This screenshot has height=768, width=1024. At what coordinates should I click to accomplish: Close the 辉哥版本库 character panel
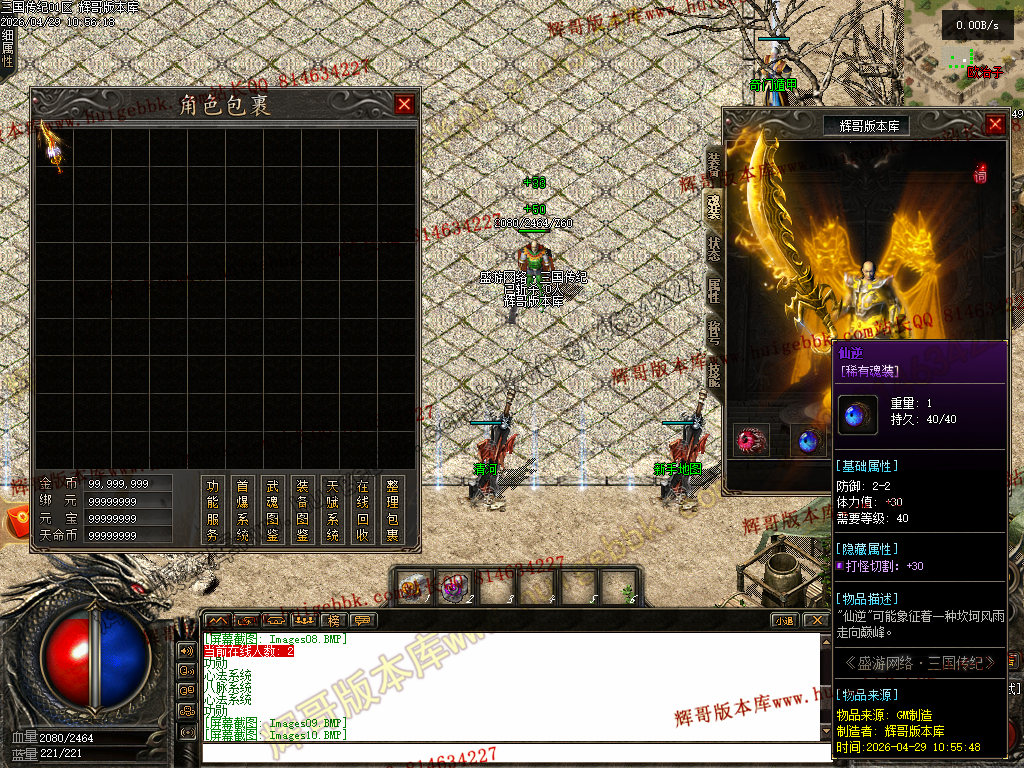coord(995,124)
